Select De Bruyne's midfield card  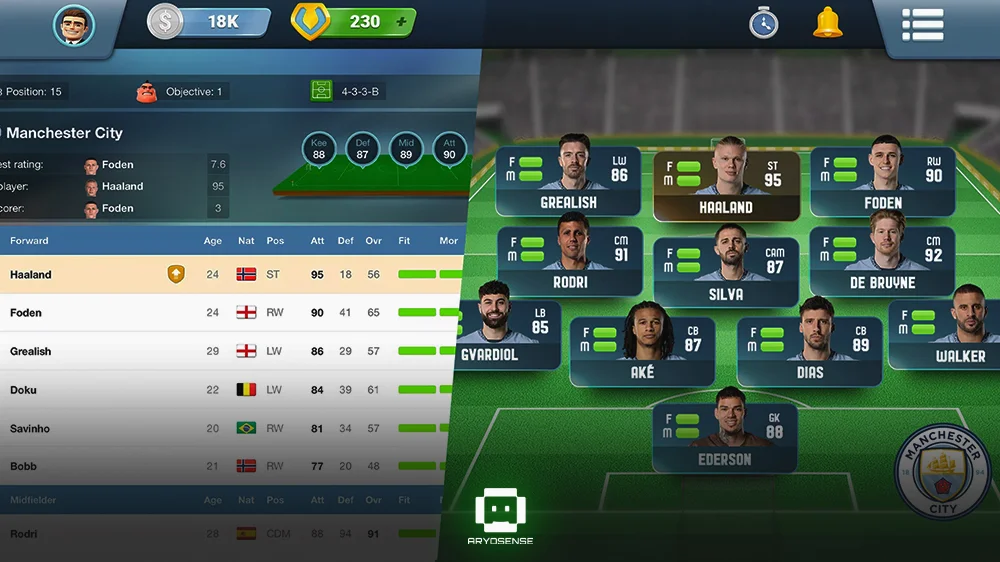pos(882,260)
